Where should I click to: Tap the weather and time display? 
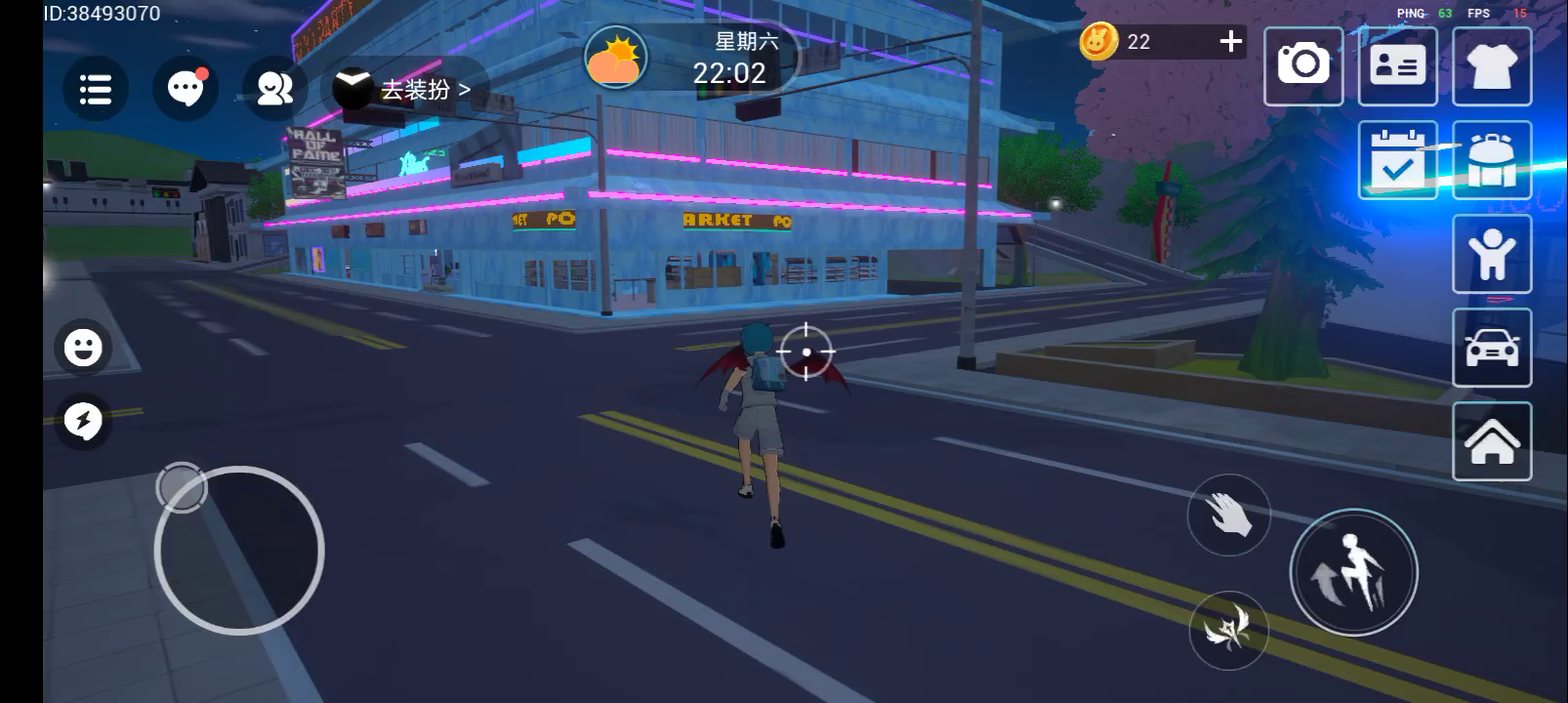(x=688, y=59)
